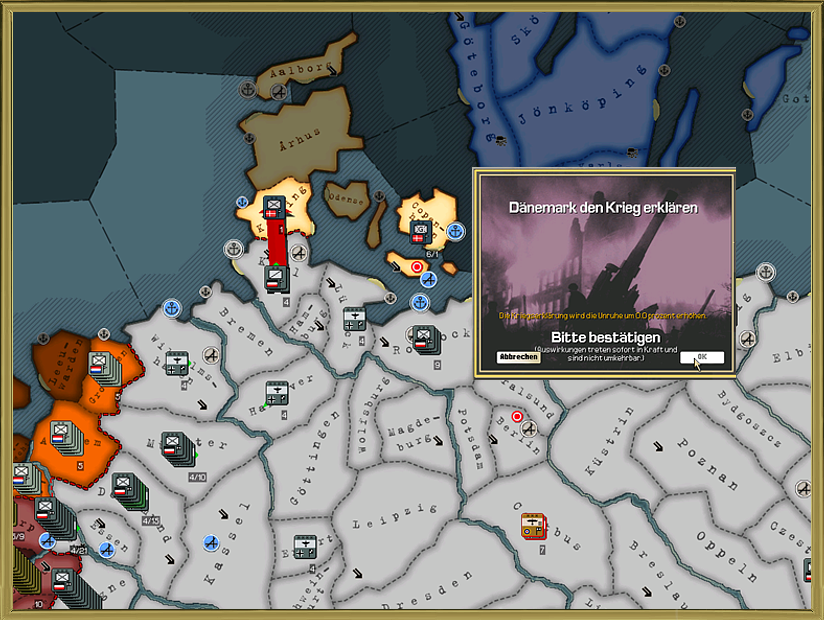Cancel with the Abbrechen button
The height and width of the screenshot is (620, 824).
518,357
